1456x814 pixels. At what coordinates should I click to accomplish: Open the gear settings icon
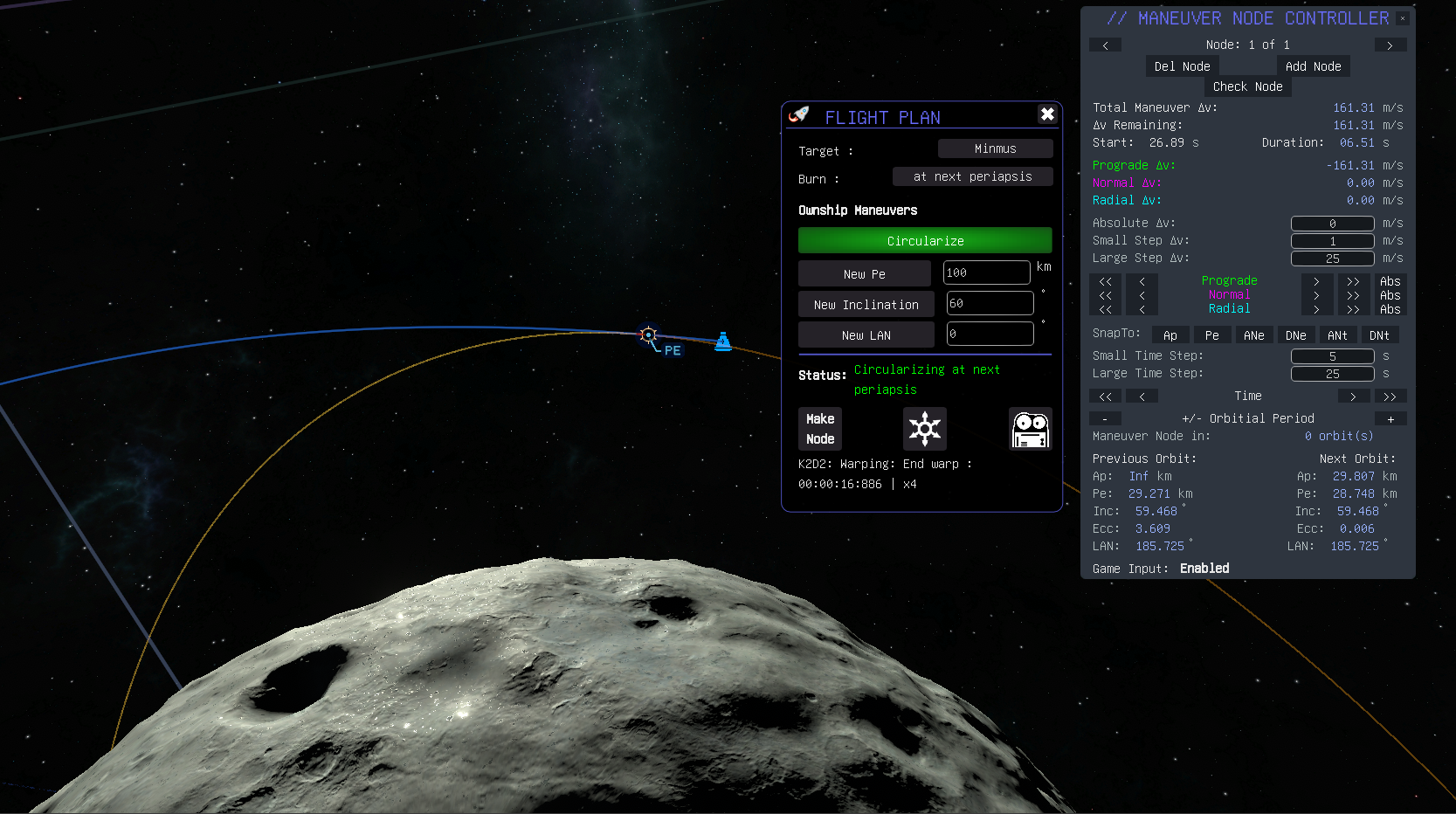click(x=924, y=429)
